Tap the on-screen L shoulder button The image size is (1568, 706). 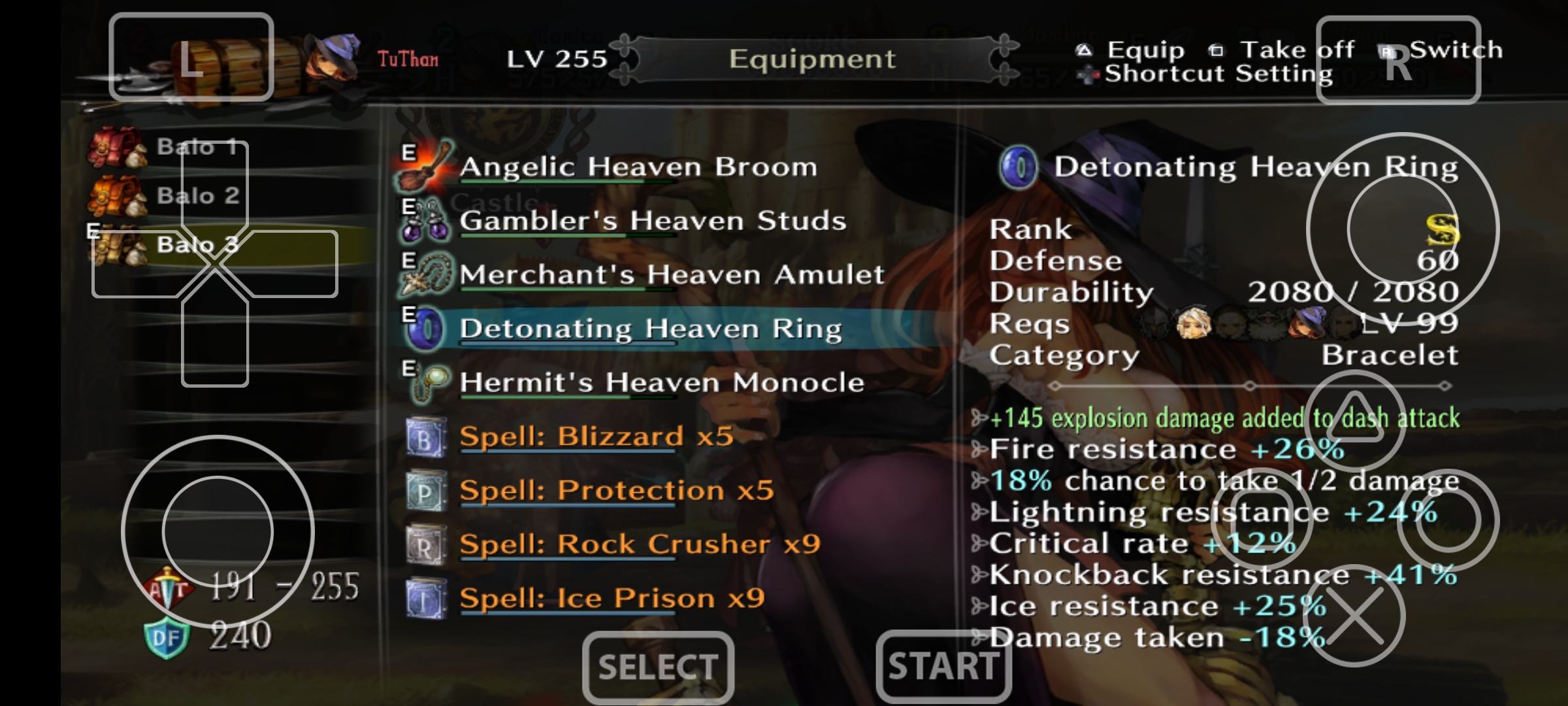(191, 58)
